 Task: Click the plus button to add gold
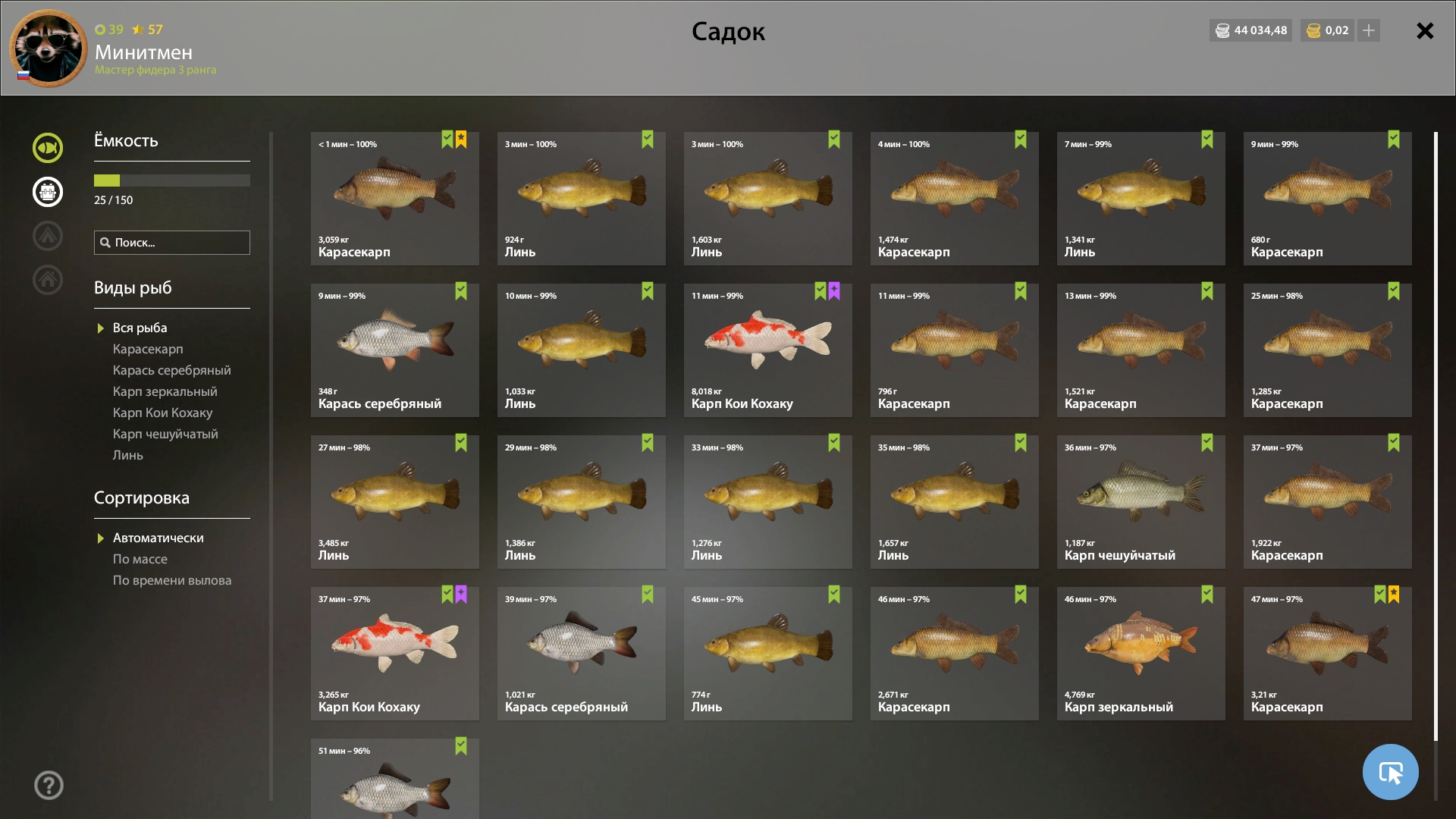(1369, 30)
